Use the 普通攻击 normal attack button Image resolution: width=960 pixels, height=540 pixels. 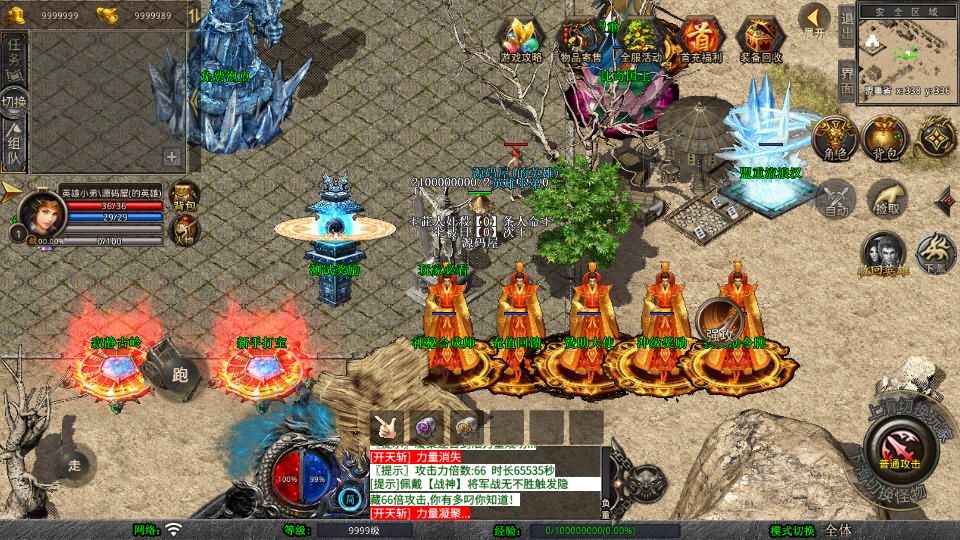(x=900, y=446)
